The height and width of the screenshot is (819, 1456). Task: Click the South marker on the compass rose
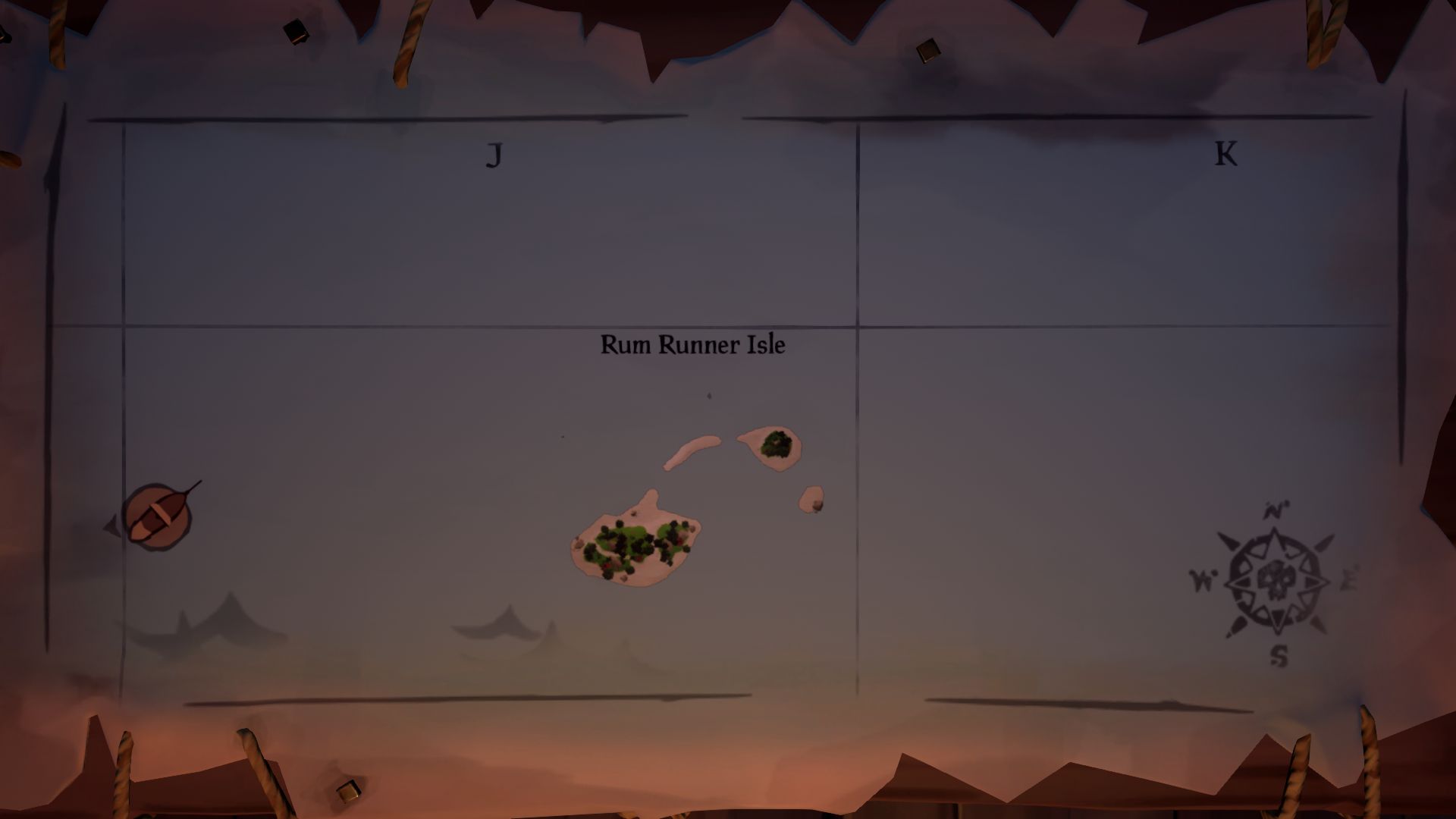(1279, 657)
